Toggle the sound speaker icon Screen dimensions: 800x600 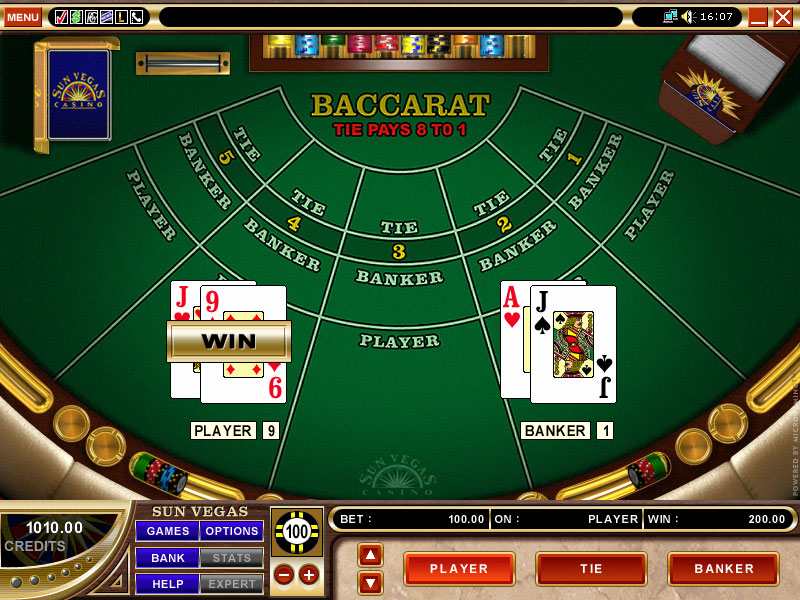pyautogui.click(x=687, y=16)
